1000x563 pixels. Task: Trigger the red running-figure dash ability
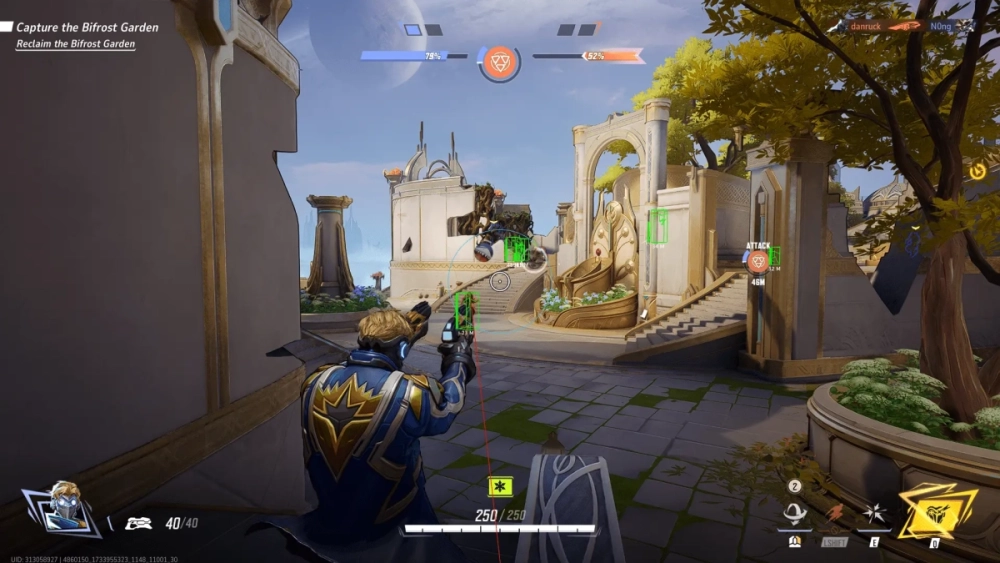[835, 514]
